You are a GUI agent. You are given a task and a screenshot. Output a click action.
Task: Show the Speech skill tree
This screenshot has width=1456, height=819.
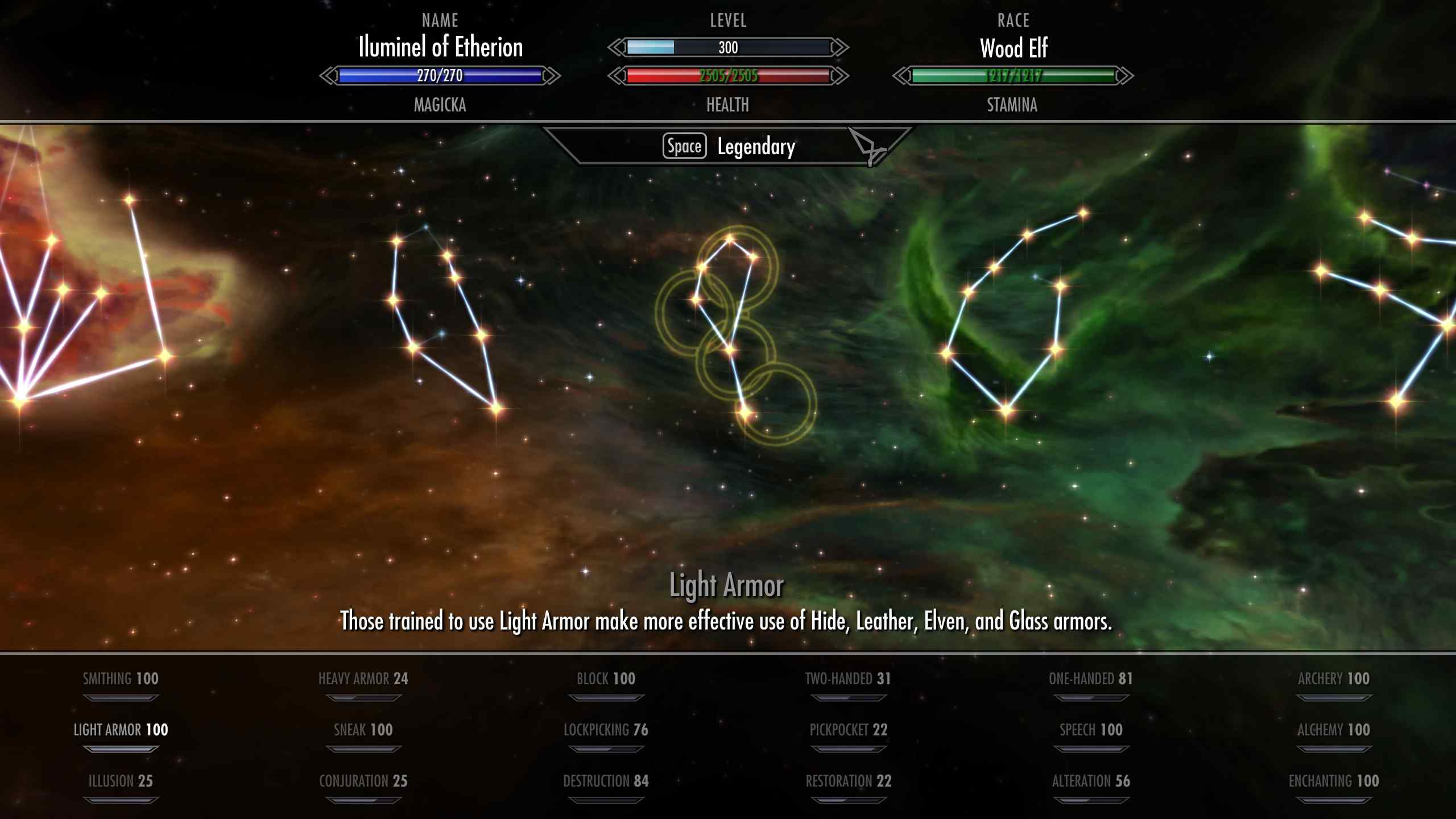coord(1091,730)
